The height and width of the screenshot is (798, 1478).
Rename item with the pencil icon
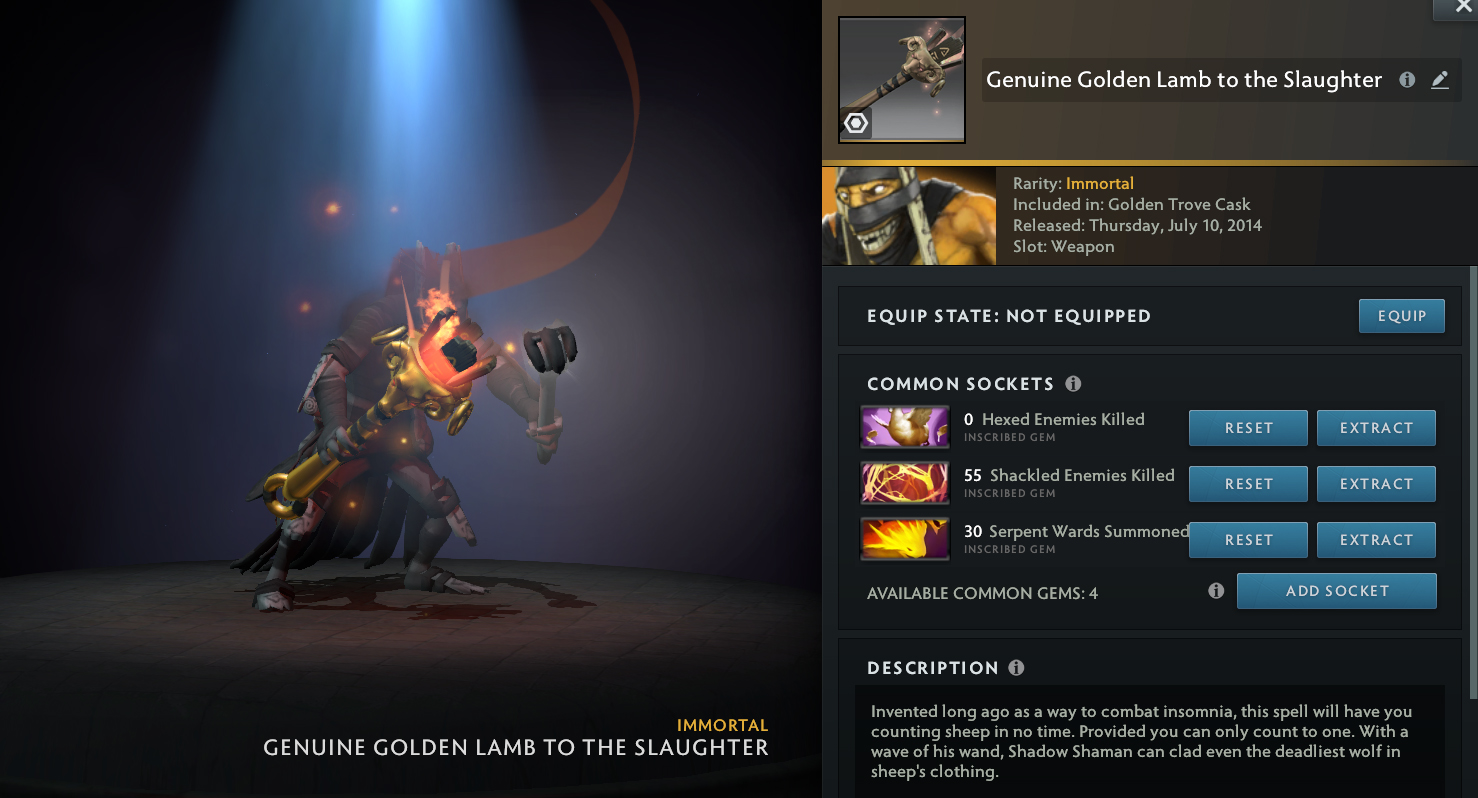(x=1440, y=80)
